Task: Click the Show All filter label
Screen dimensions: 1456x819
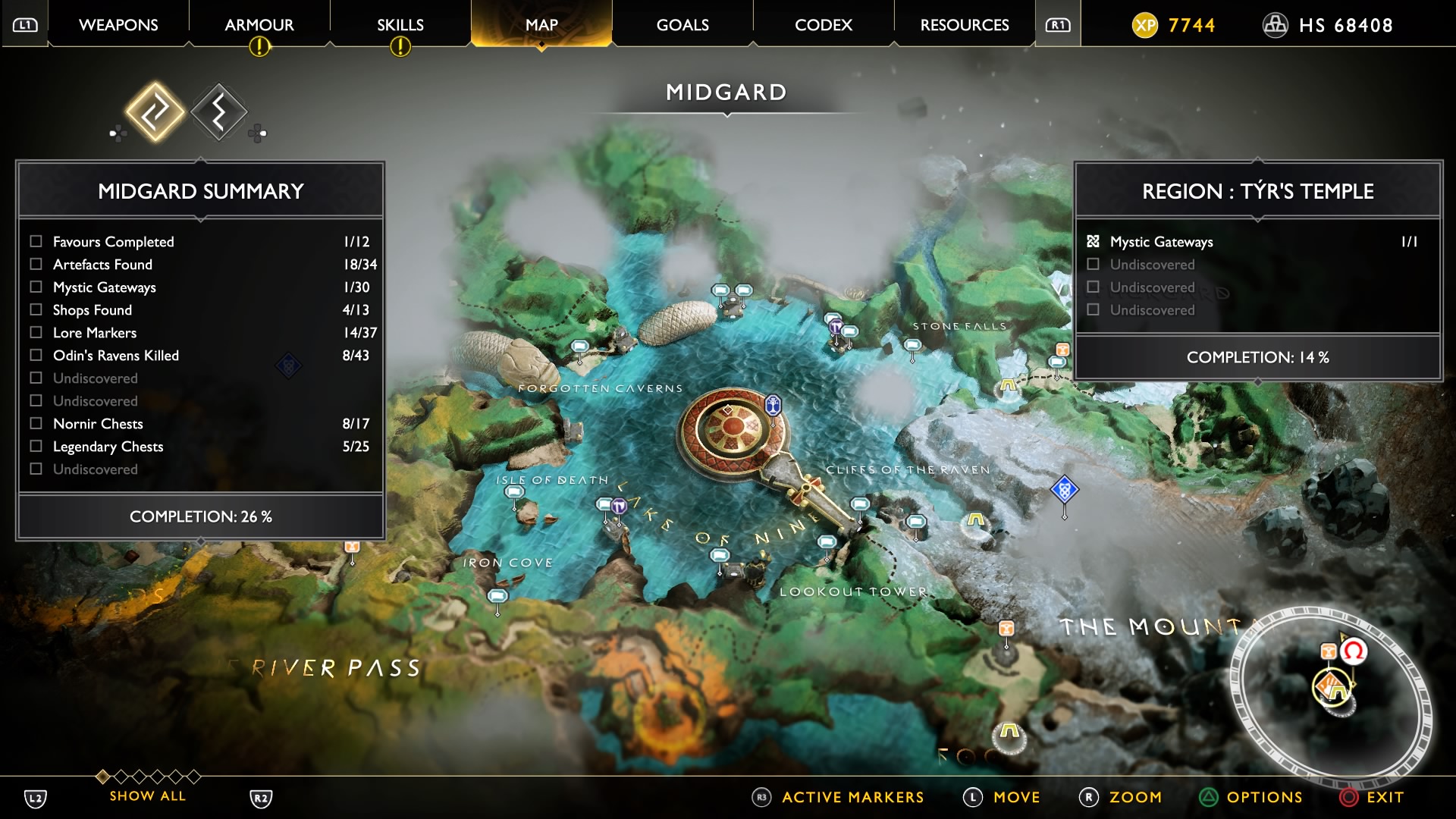Action: click(x=147, y=795)
